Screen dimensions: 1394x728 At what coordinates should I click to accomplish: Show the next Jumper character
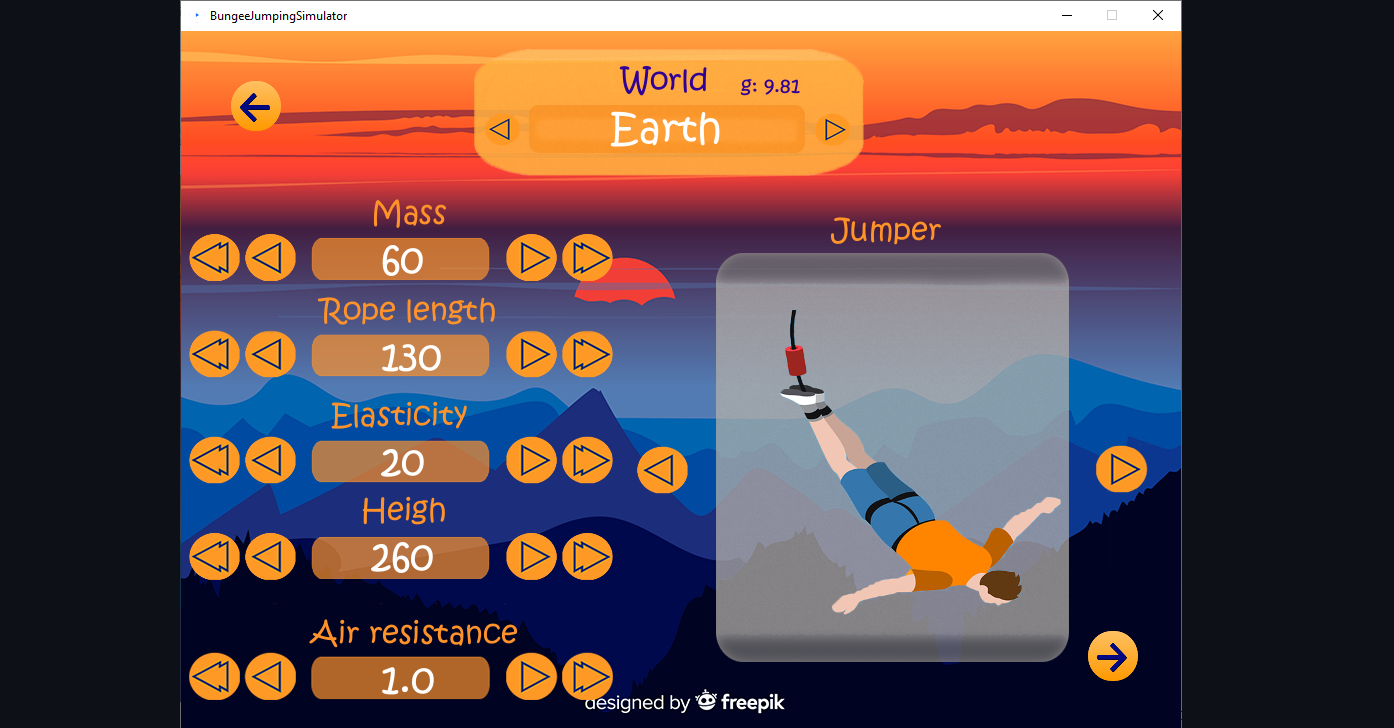[1121, 469]
